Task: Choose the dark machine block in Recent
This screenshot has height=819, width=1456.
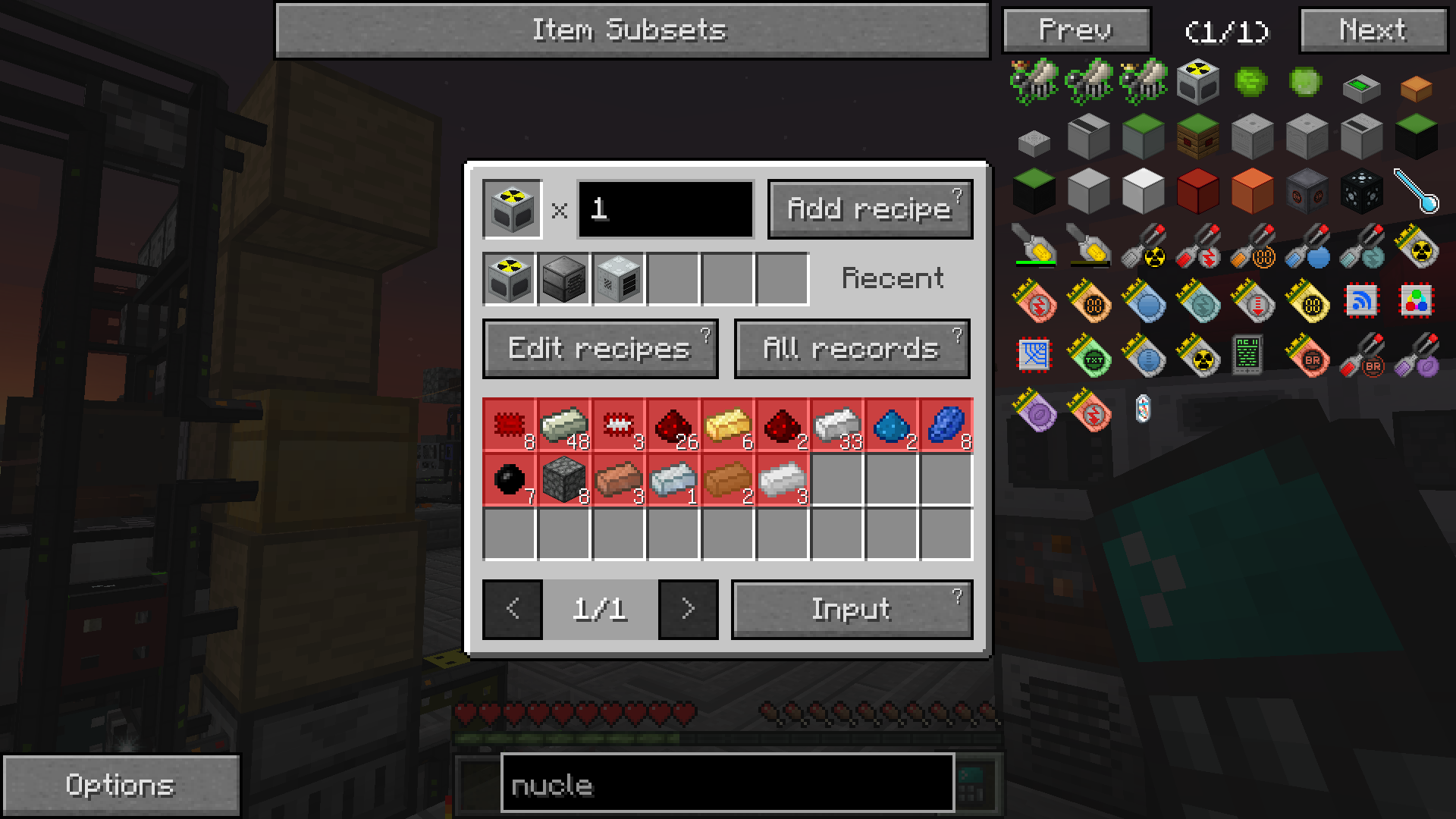Action: pos(563,278)
